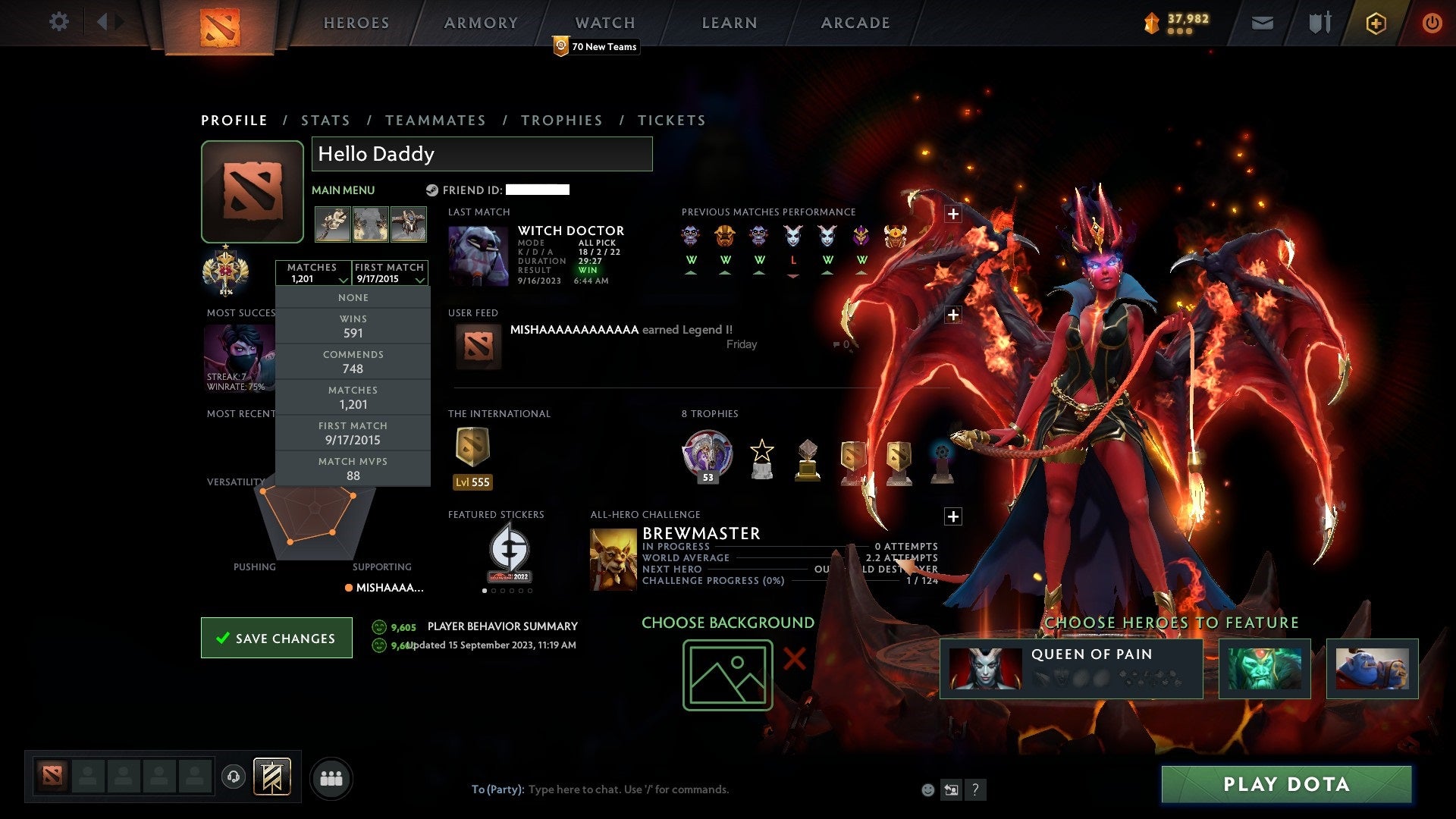Open the Arcade section
This screenshot has width=1456, height=819.
855,23
